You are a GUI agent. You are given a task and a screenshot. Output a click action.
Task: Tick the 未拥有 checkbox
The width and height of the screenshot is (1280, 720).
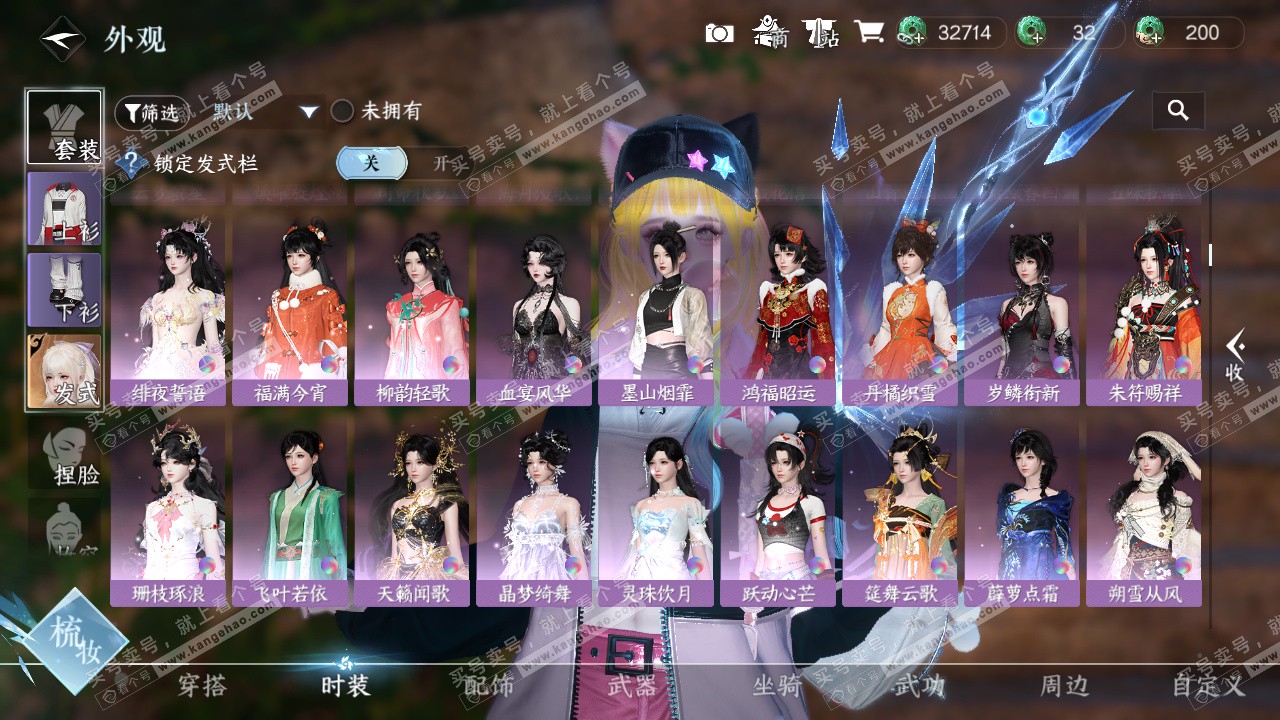pyautogui.click(x=343, y=111)
